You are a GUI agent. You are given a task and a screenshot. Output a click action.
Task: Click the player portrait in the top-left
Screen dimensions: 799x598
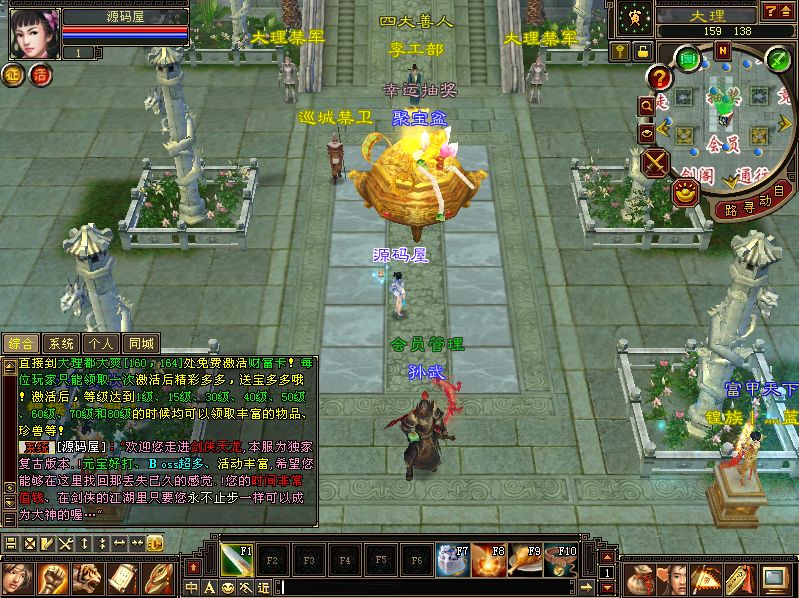(x=32, y=32)
